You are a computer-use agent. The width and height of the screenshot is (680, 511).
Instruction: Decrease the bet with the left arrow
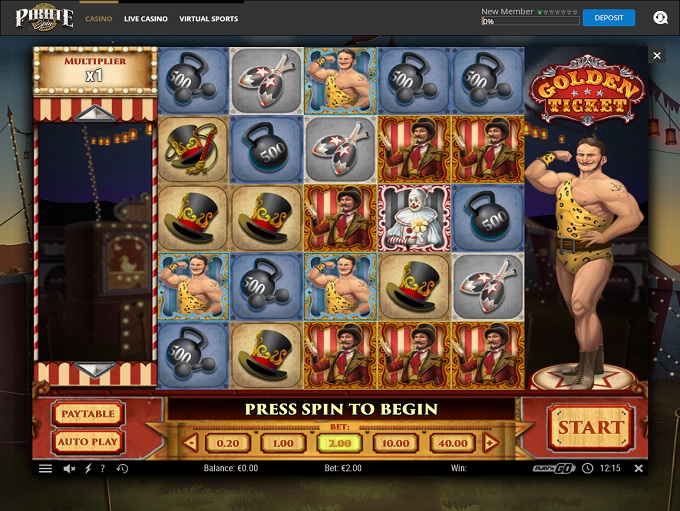192,443
